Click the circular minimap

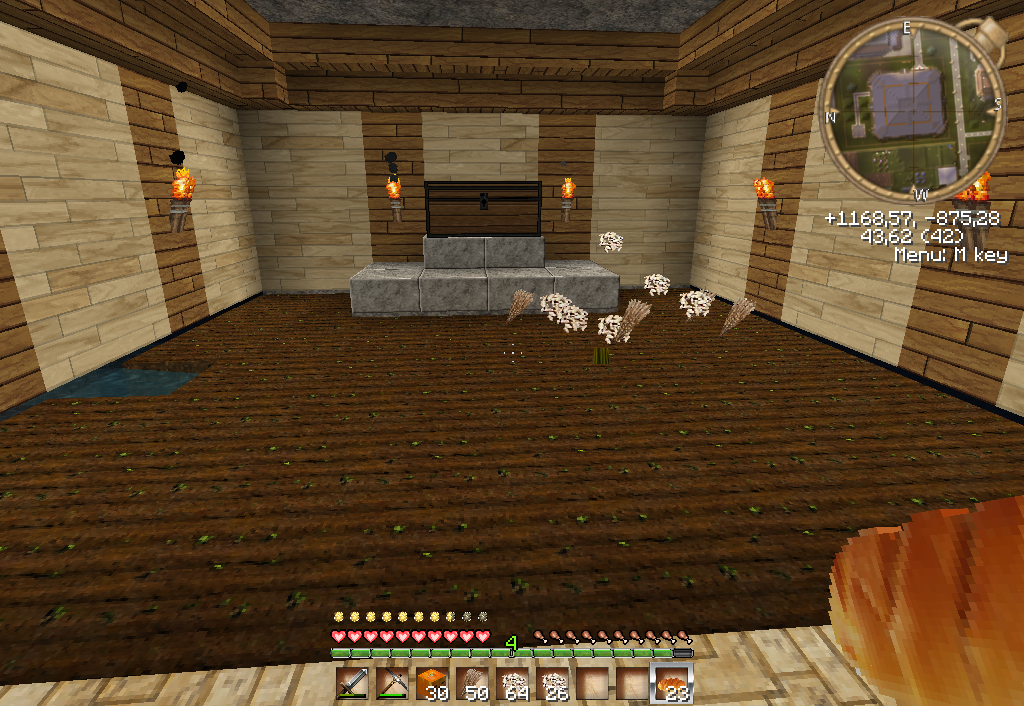pos(912,112)
